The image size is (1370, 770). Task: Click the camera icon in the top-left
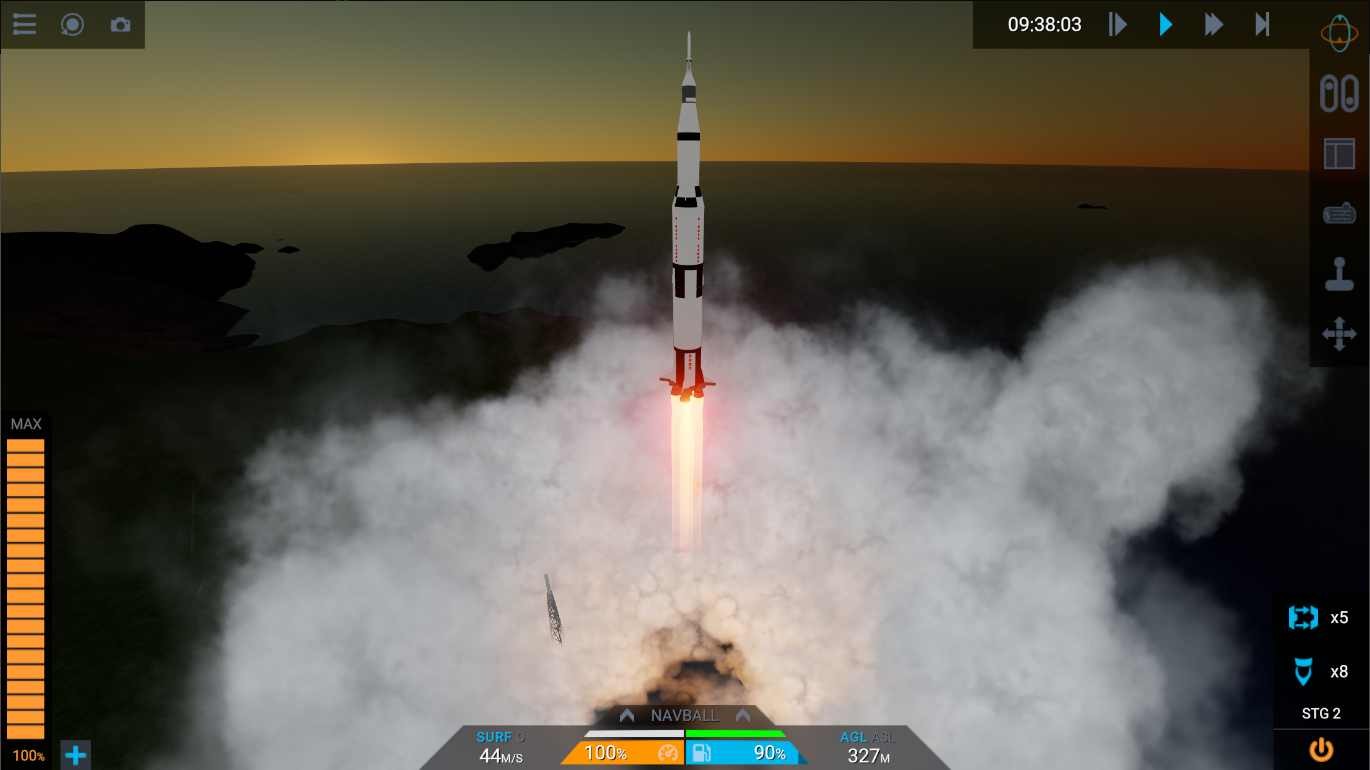click(121, 24)
